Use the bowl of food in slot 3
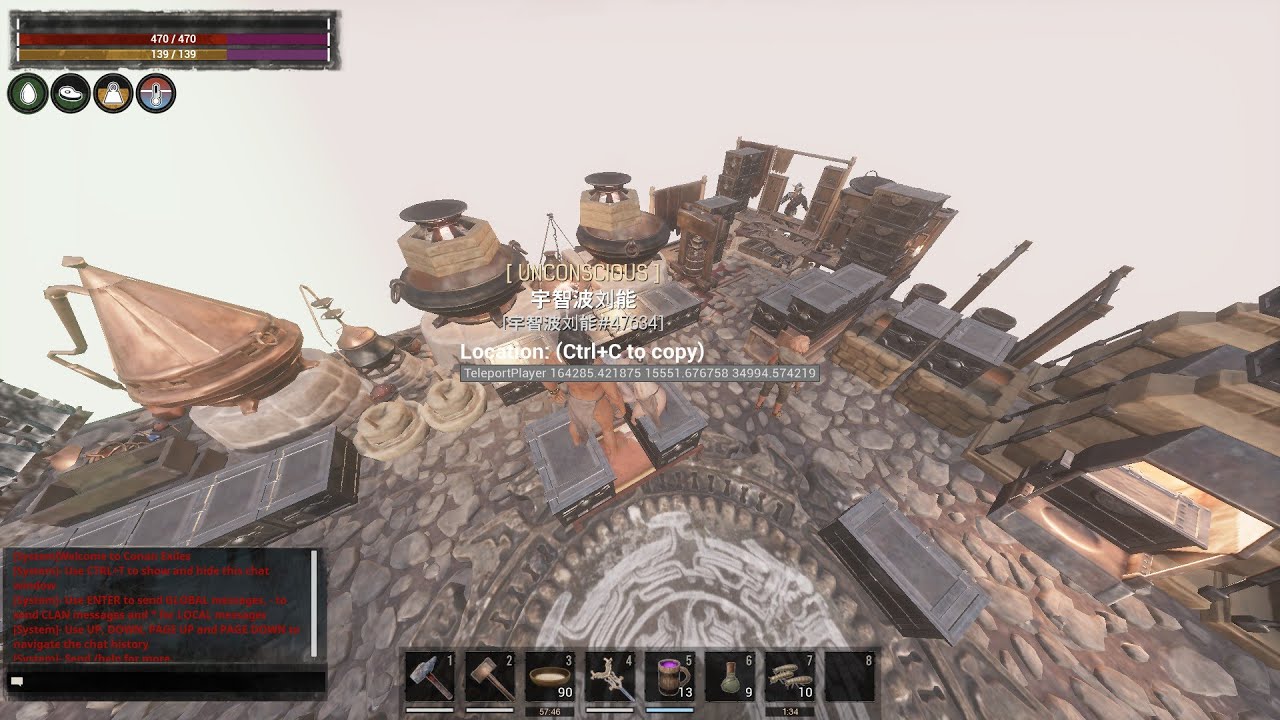The image size is (1280, 720). [x=550, y=677]
